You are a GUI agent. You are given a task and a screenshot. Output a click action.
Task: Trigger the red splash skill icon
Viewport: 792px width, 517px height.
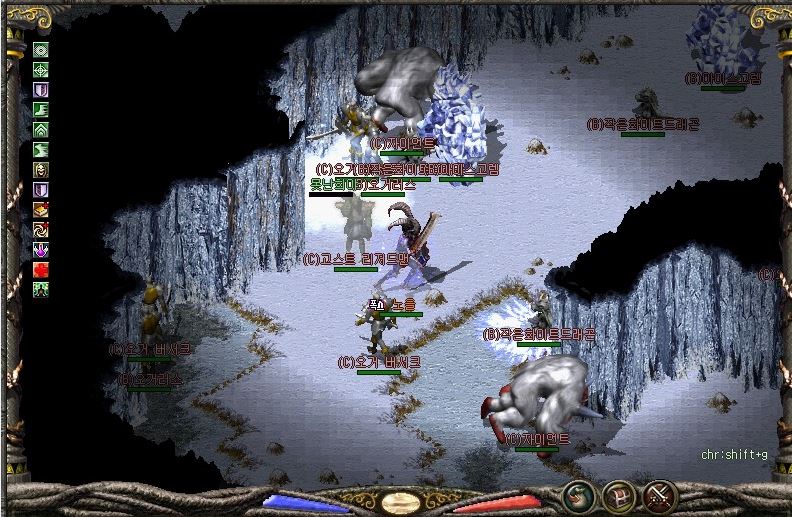(41, 270)
